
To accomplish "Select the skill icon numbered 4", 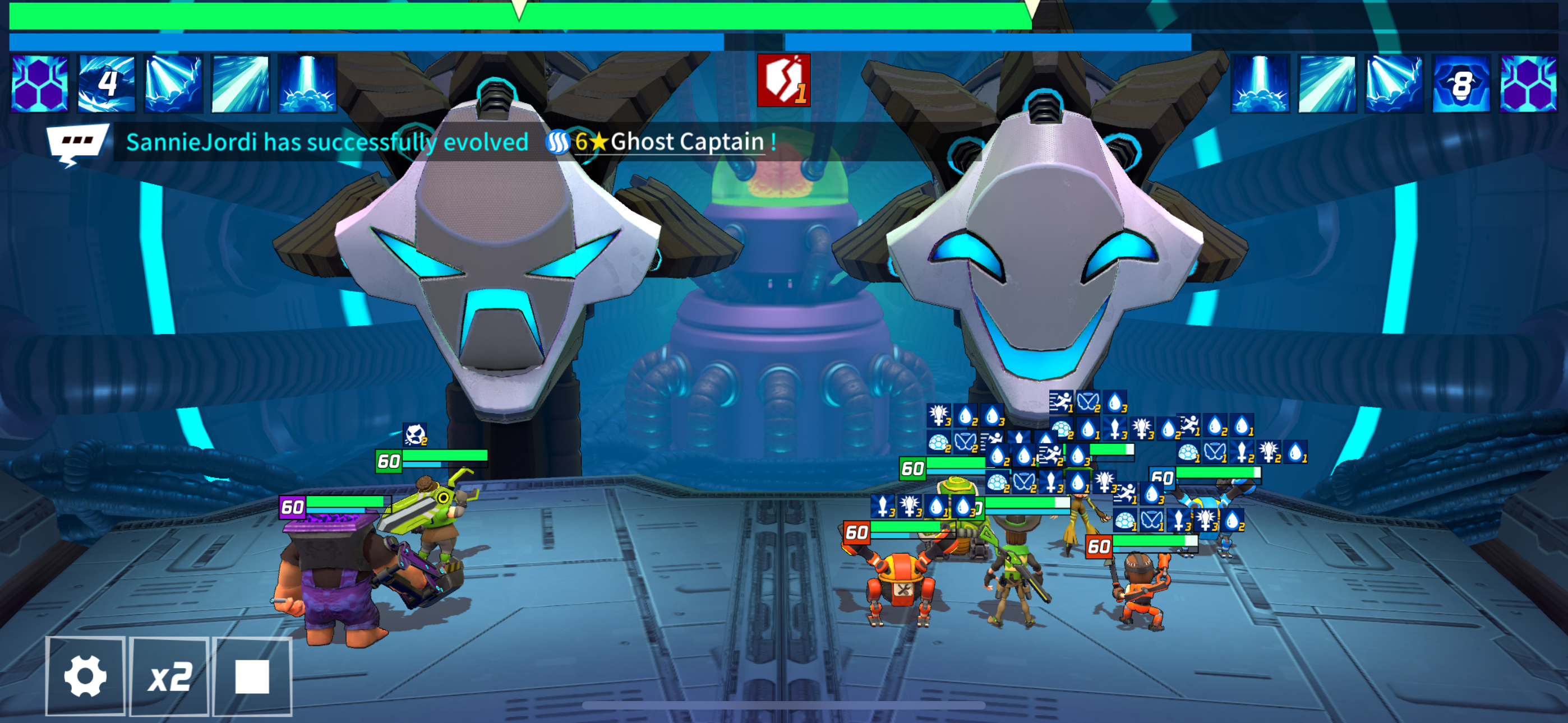I will (107, 84).
